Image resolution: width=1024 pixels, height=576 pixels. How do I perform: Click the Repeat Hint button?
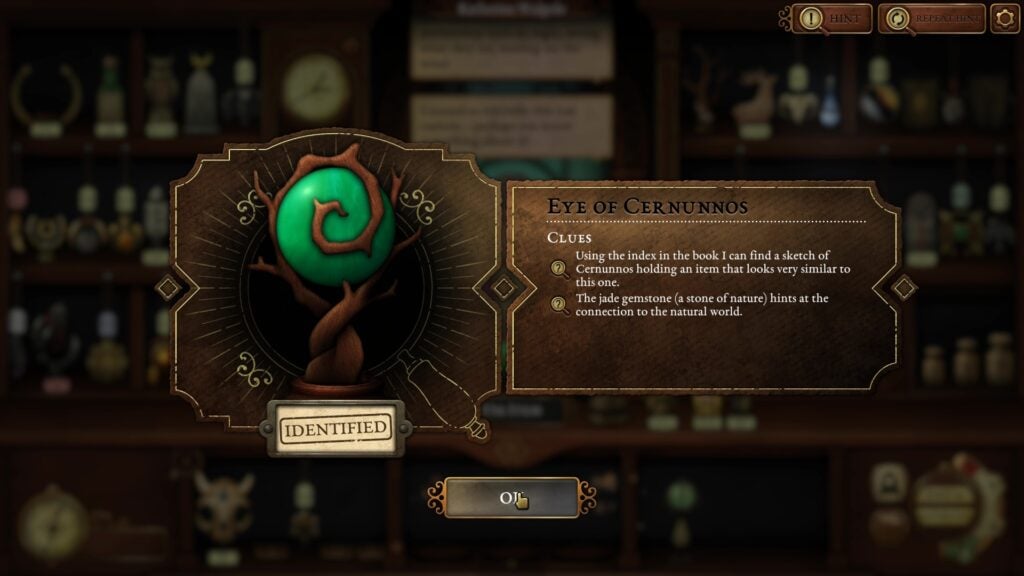click(x=930, y=18)
